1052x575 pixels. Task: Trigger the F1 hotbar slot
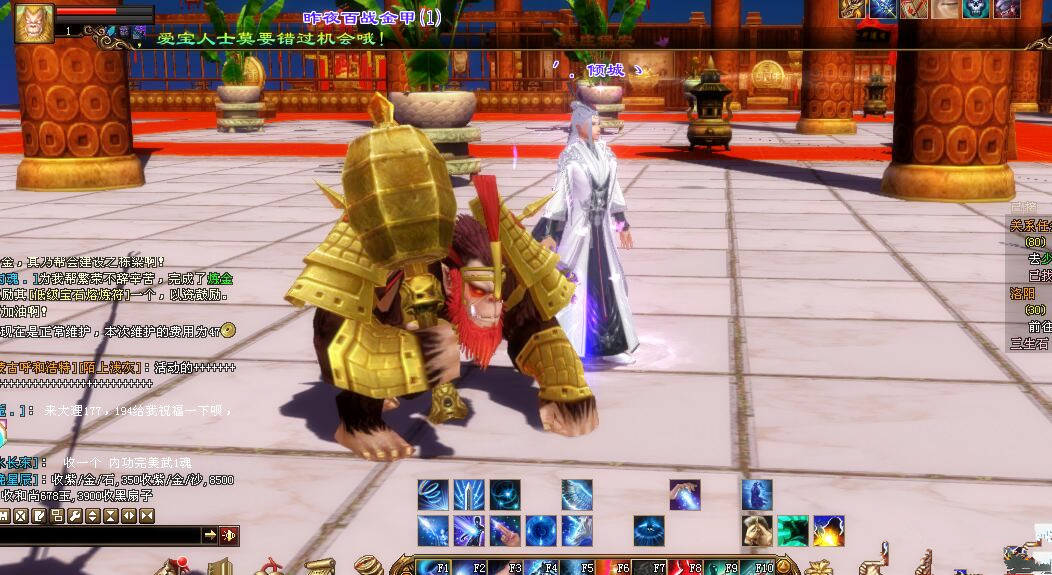(432, 567)
